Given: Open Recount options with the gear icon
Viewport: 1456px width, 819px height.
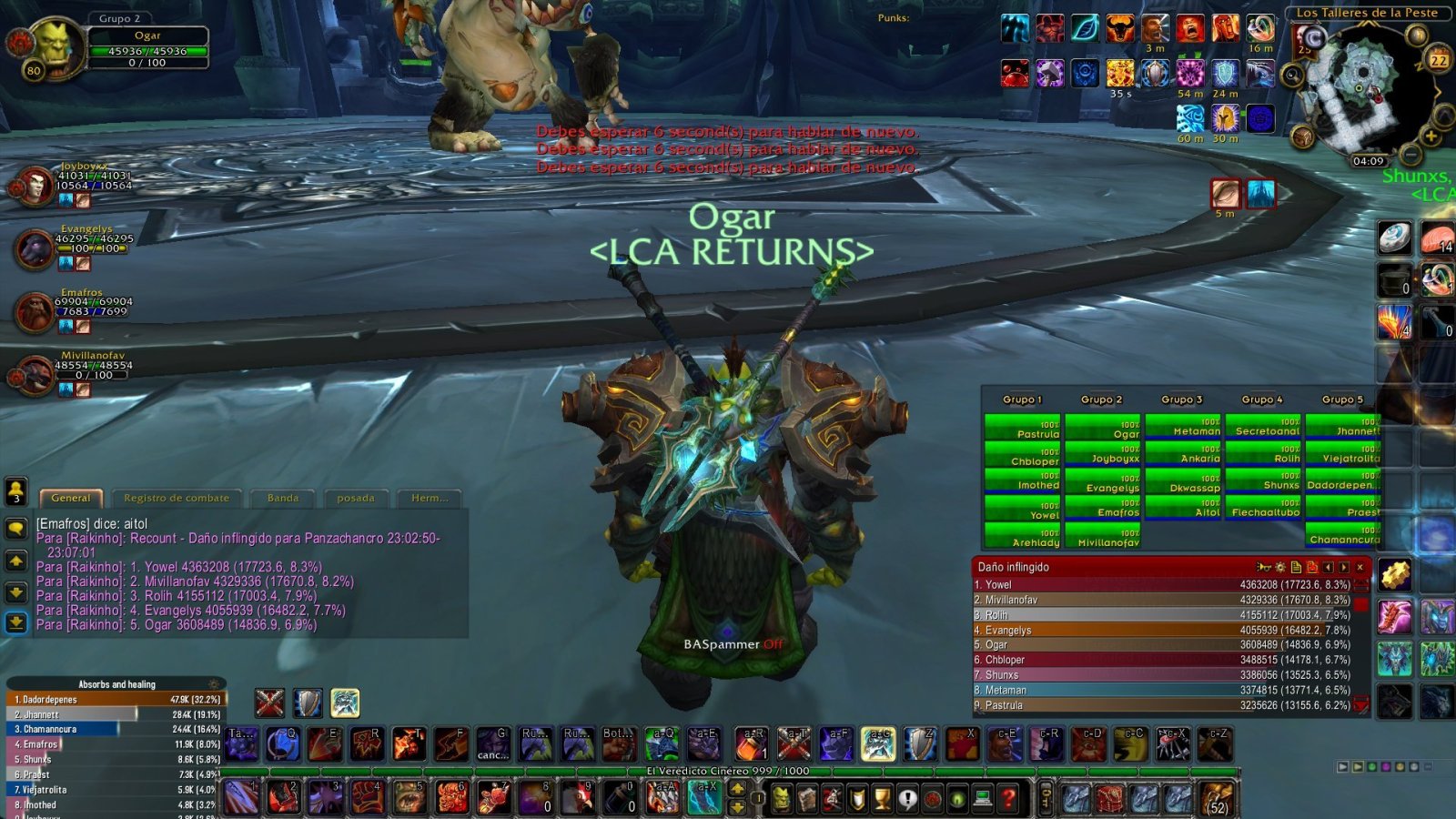Looking at the screenshot, I should click(1280, 566).
